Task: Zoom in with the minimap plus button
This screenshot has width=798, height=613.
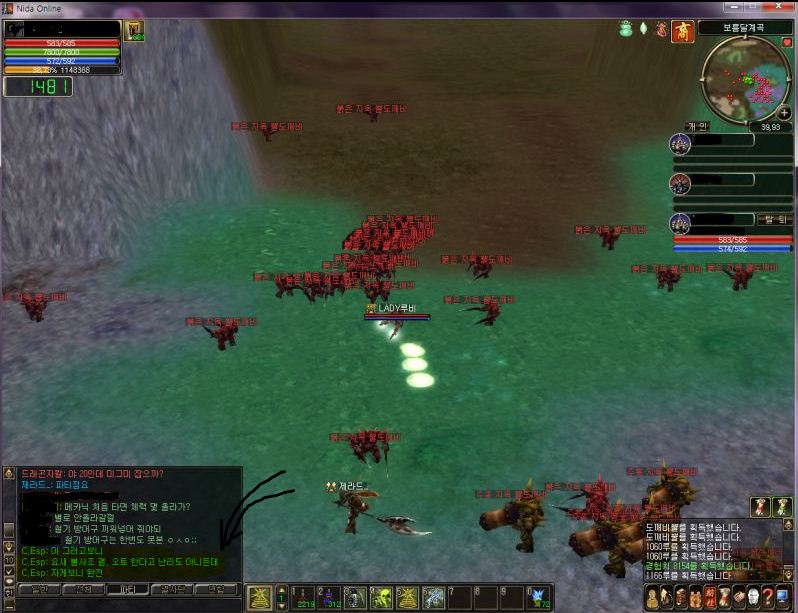Action: (783, 113)
